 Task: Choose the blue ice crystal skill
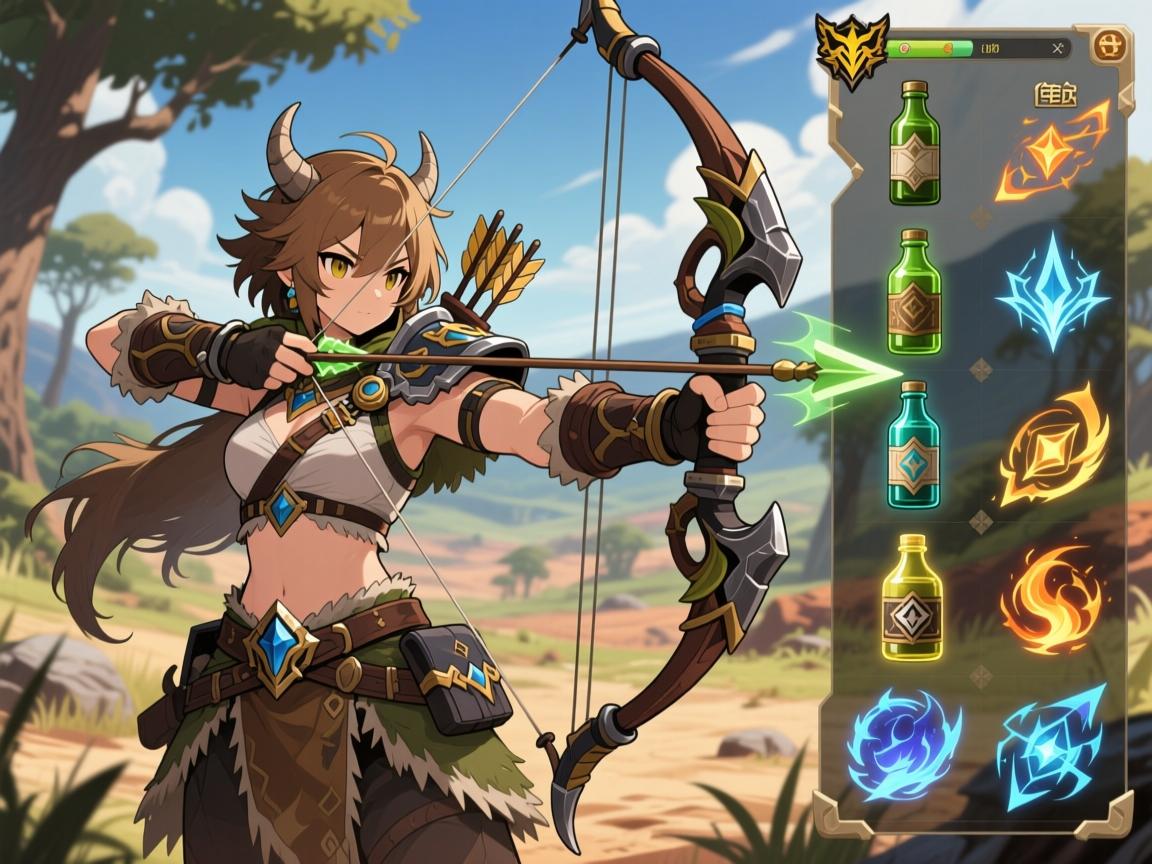point(1051,290)
